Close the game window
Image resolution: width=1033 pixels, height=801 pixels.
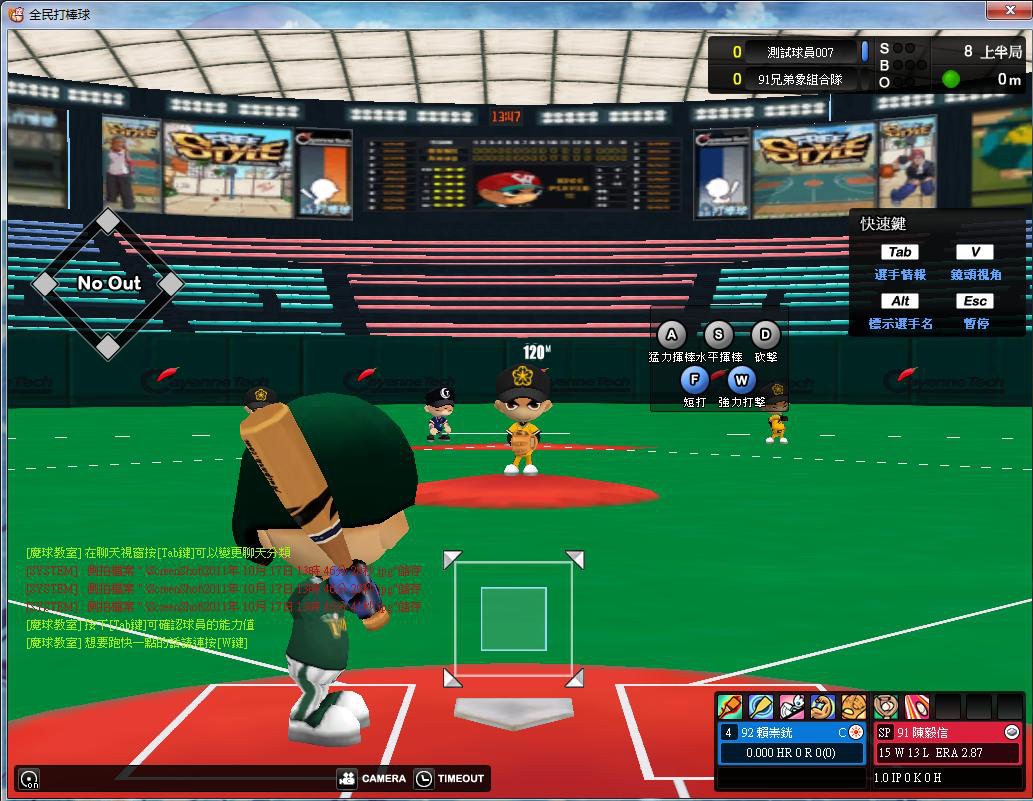[1004, 11]
